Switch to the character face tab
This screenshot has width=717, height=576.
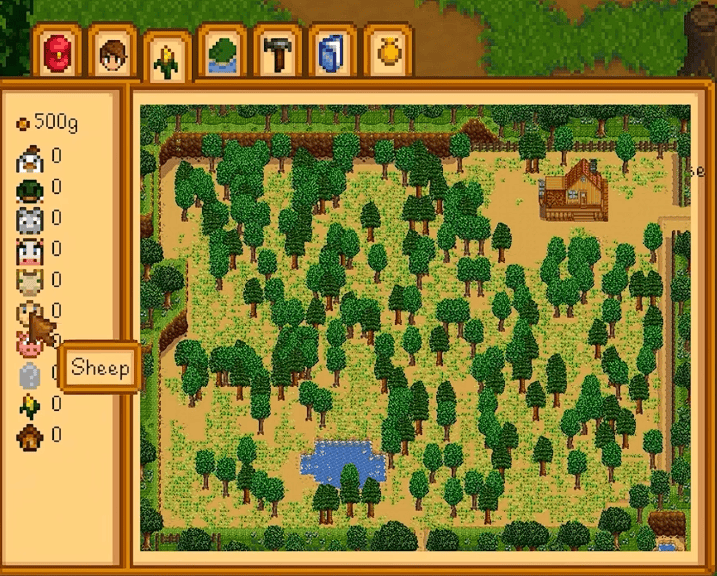pos(110,53)
